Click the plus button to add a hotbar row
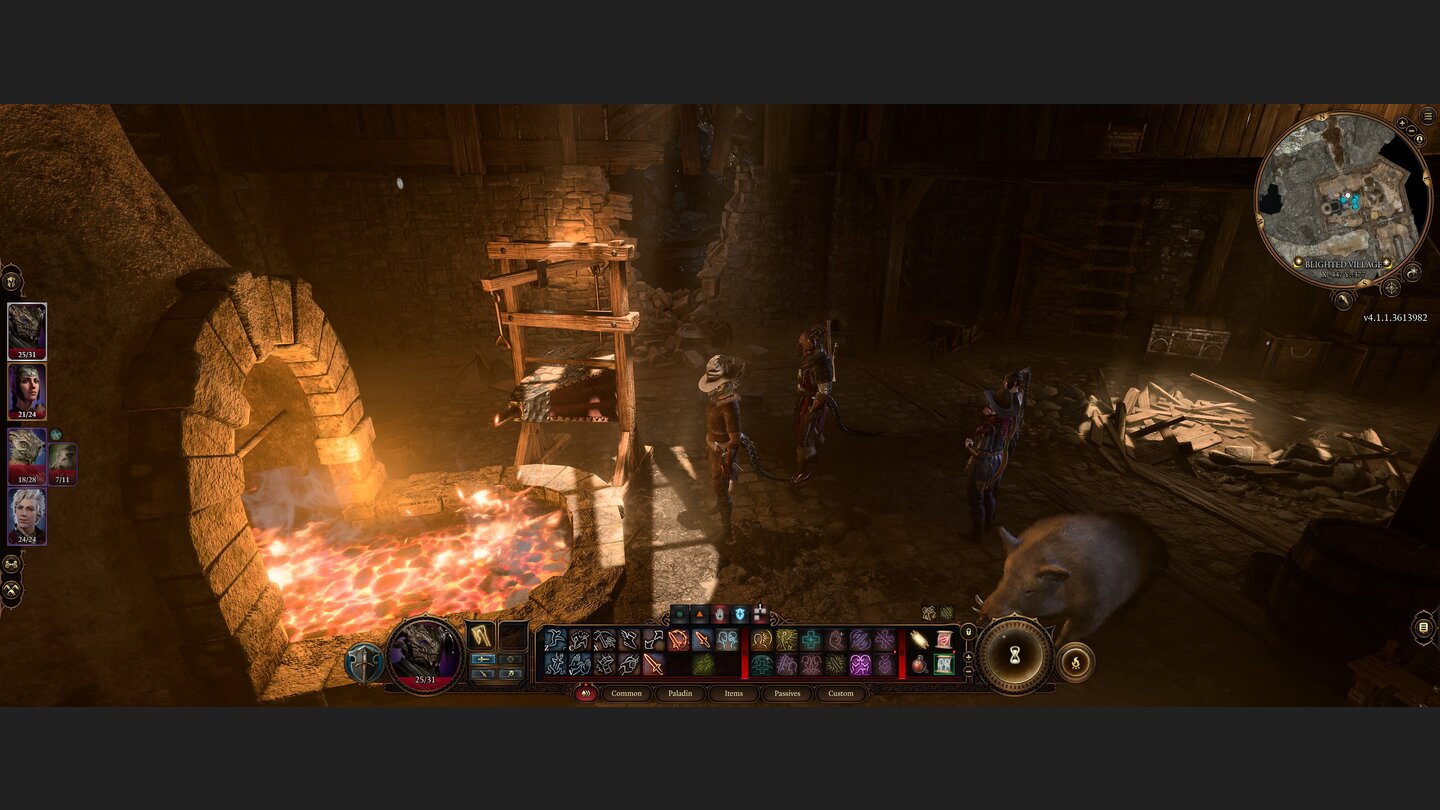 [x=969, y=657]
